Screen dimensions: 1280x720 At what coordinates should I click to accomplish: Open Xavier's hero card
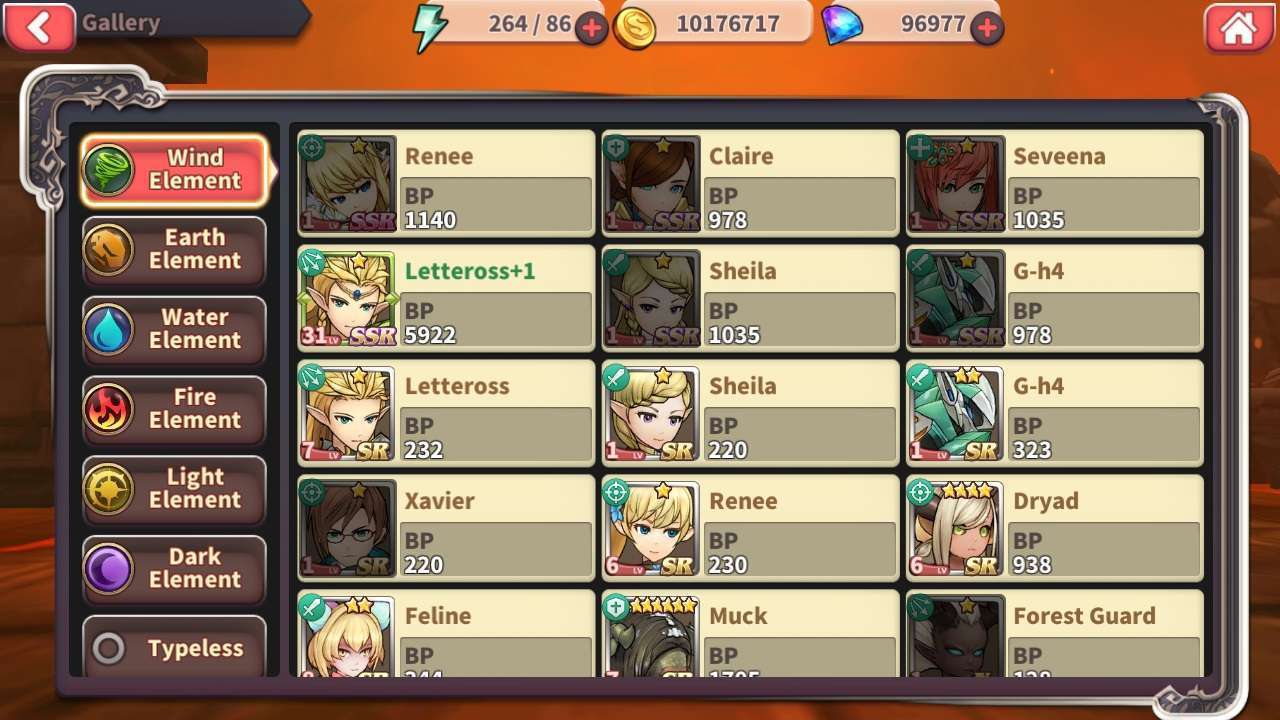click(x=446, y=528)
